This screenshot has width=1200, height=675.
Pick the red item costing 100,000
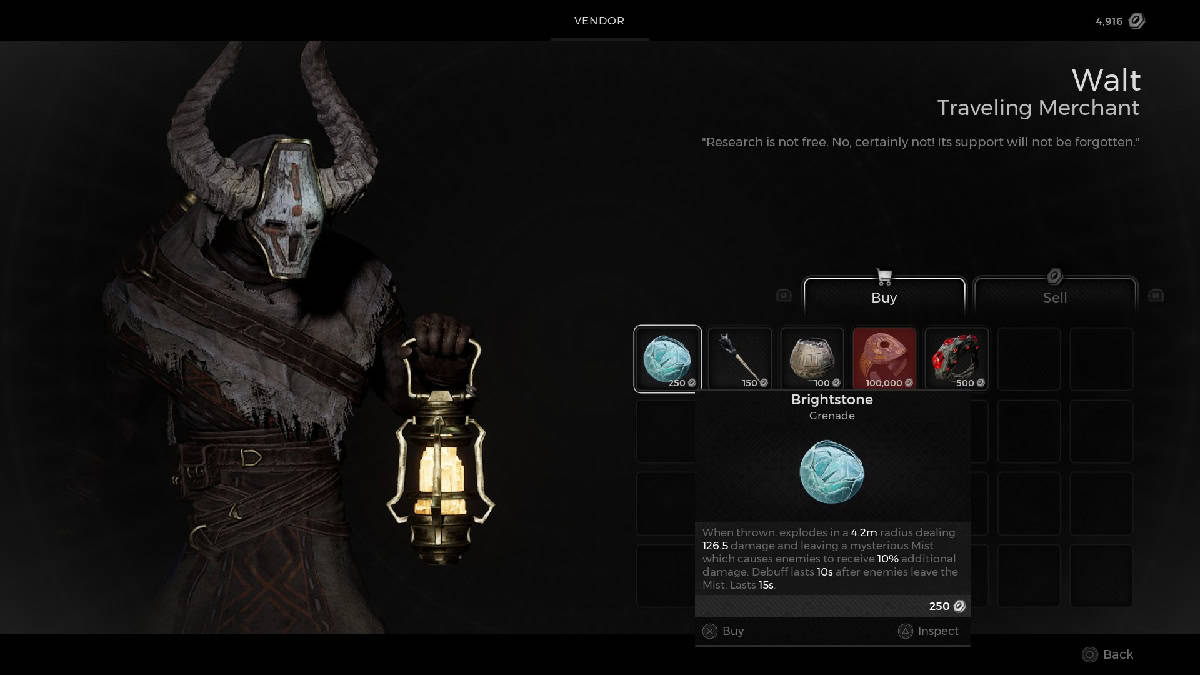(x=884, y=359)
